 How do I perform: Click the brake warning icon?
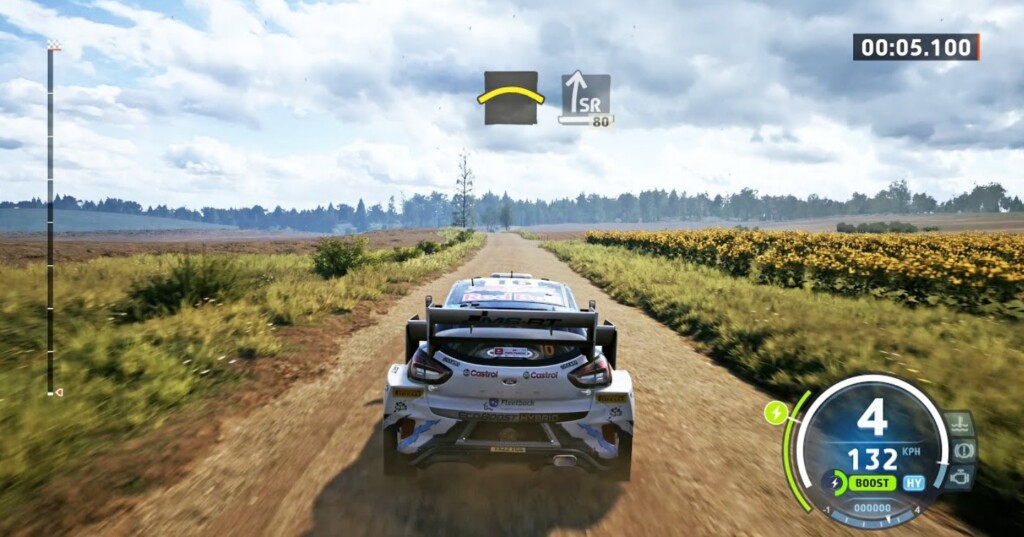pyautogui.click(x=964, y=450)
